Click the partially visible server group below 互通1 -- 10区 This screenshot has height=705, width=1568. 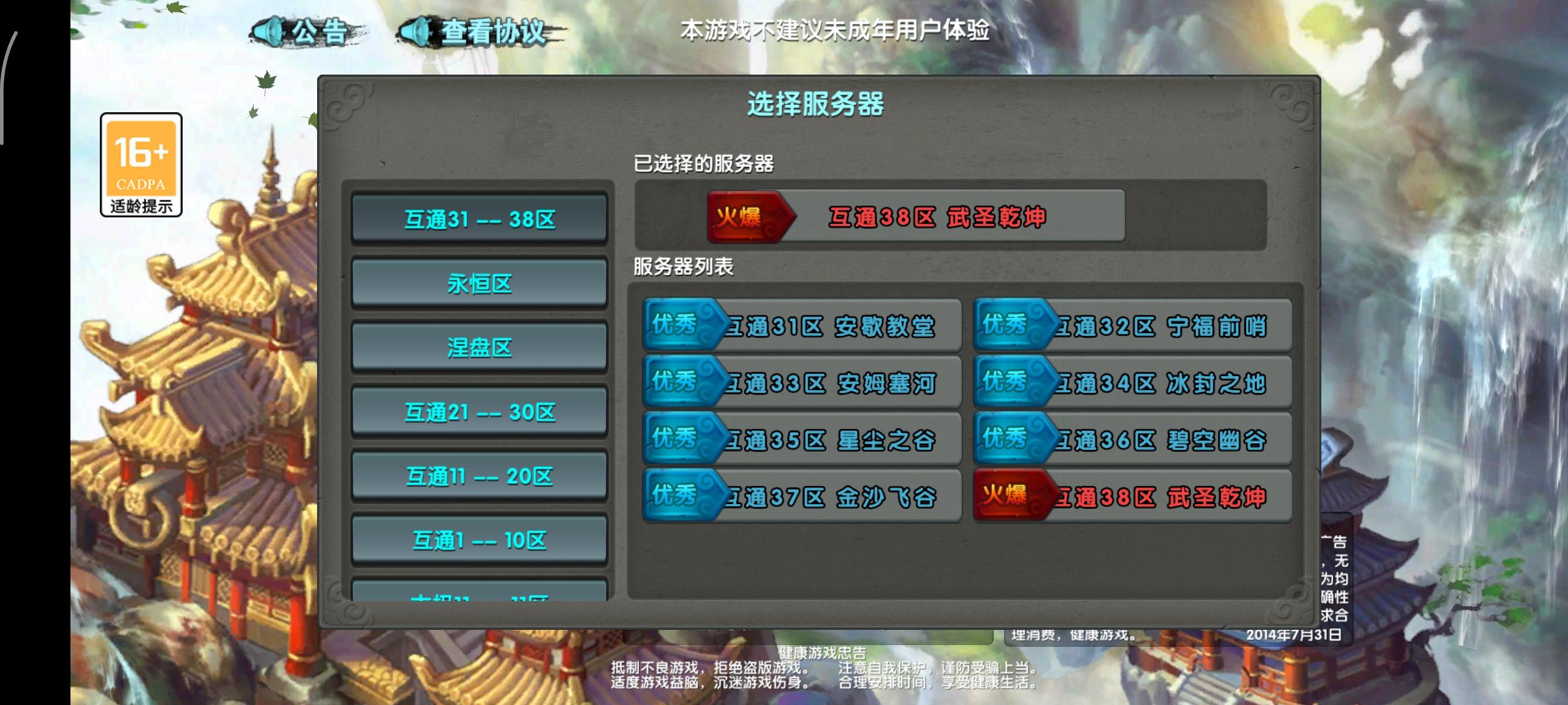[479, 593]
